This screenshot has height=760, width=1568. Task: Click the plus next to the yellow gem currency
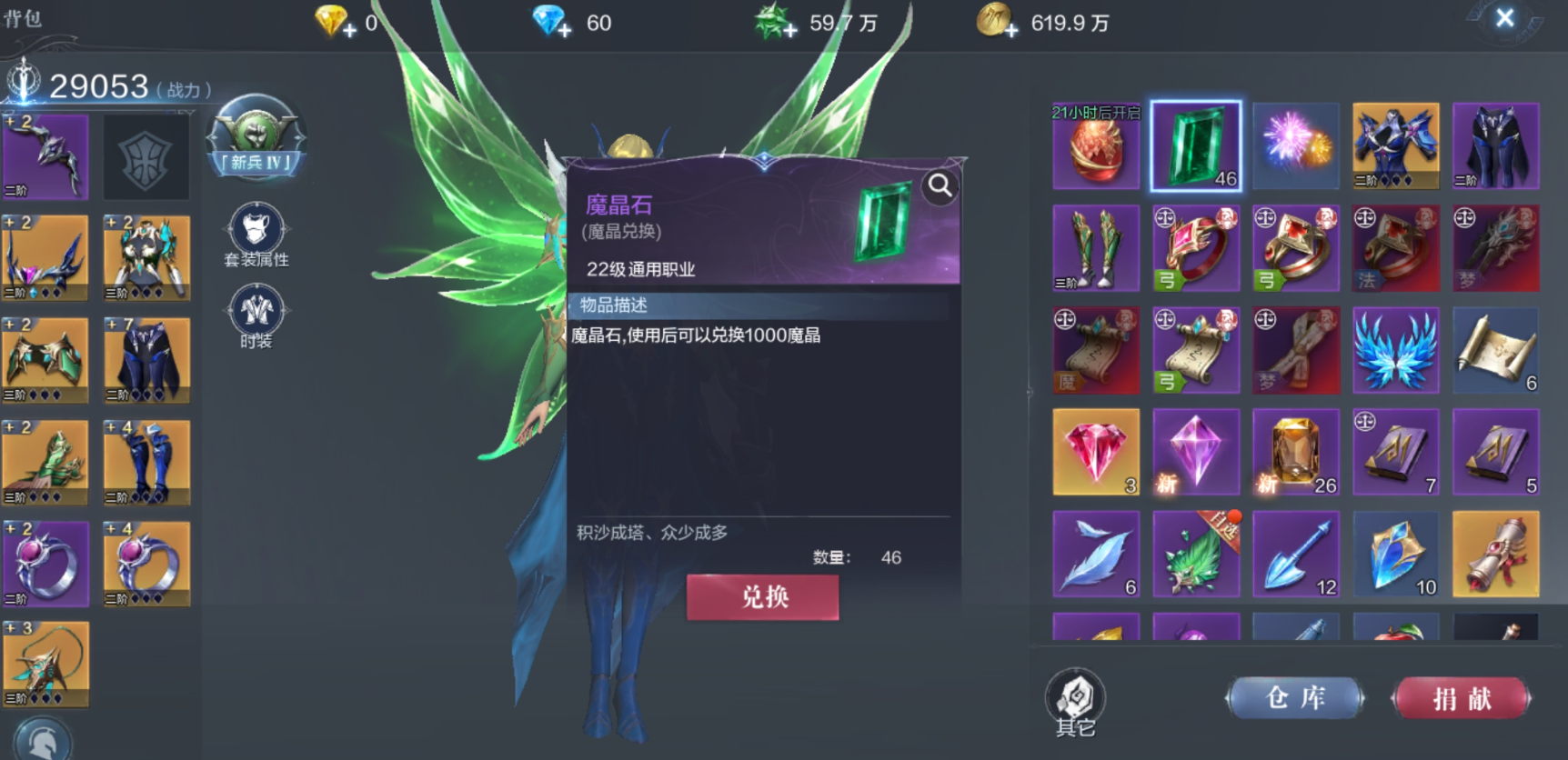349,27
